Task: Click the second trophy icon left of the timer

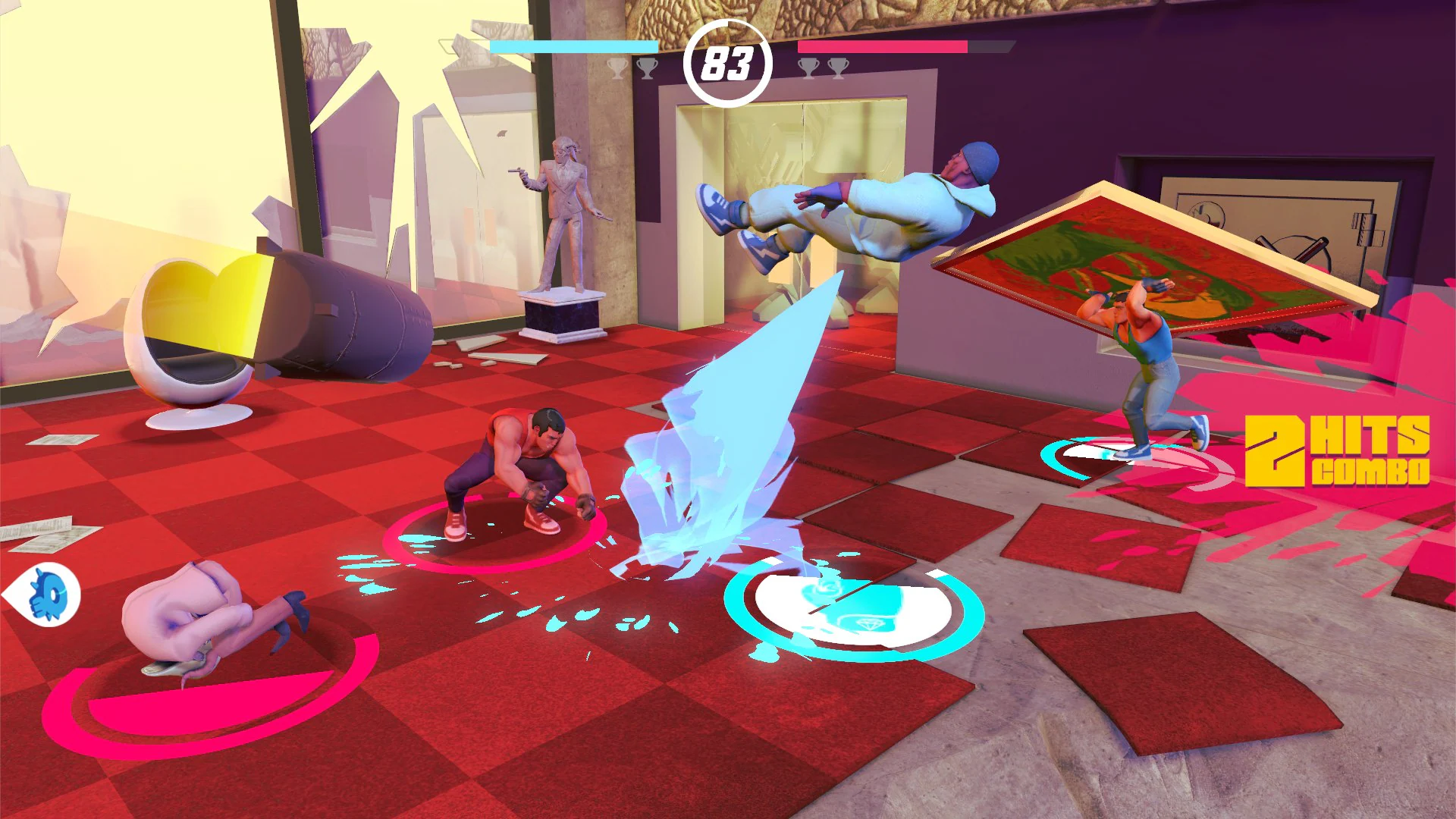Action: point(647,68)
